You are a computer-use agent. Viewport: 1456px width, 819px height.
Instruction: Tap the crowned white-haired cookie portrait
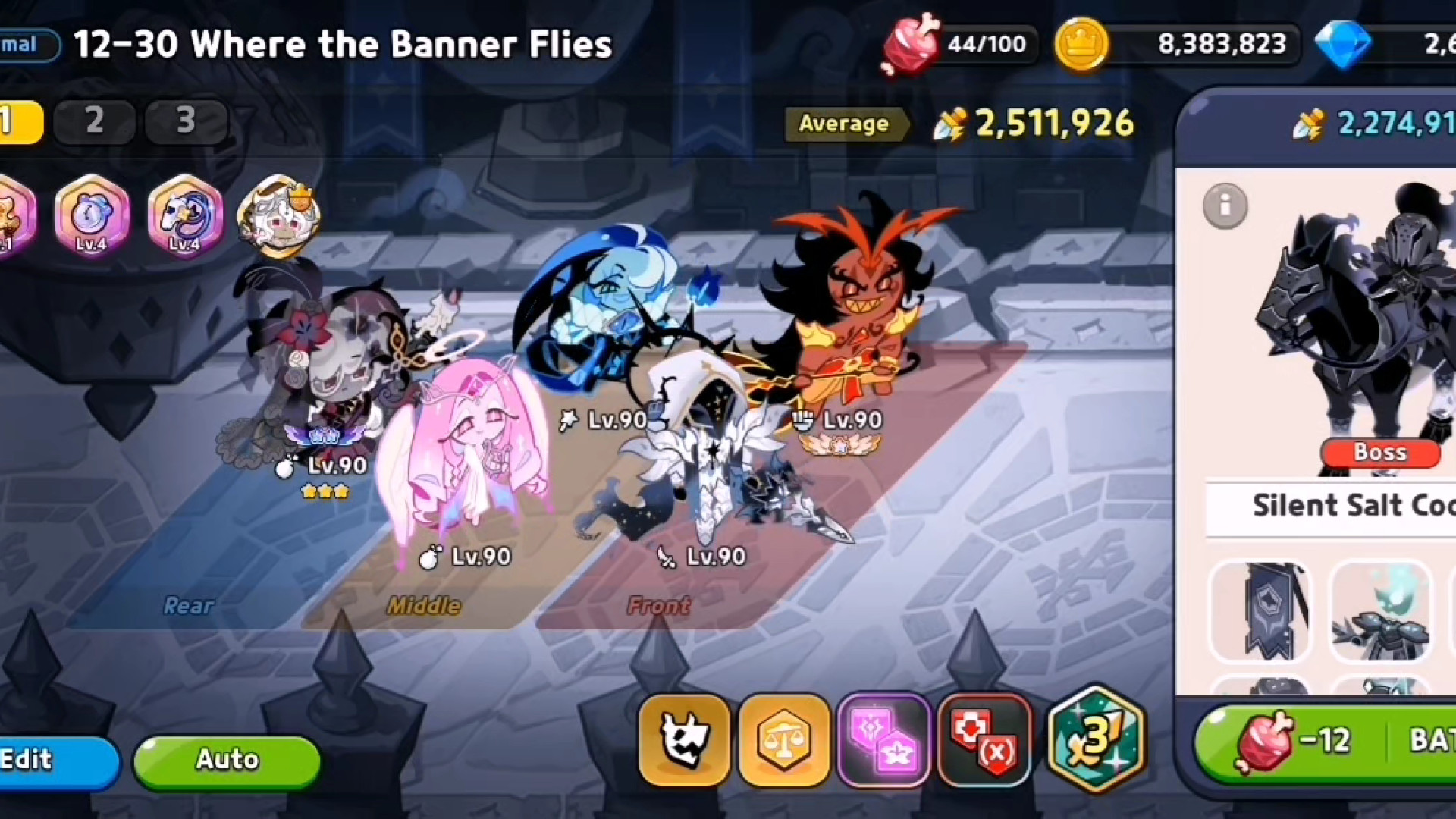(278, 216)
